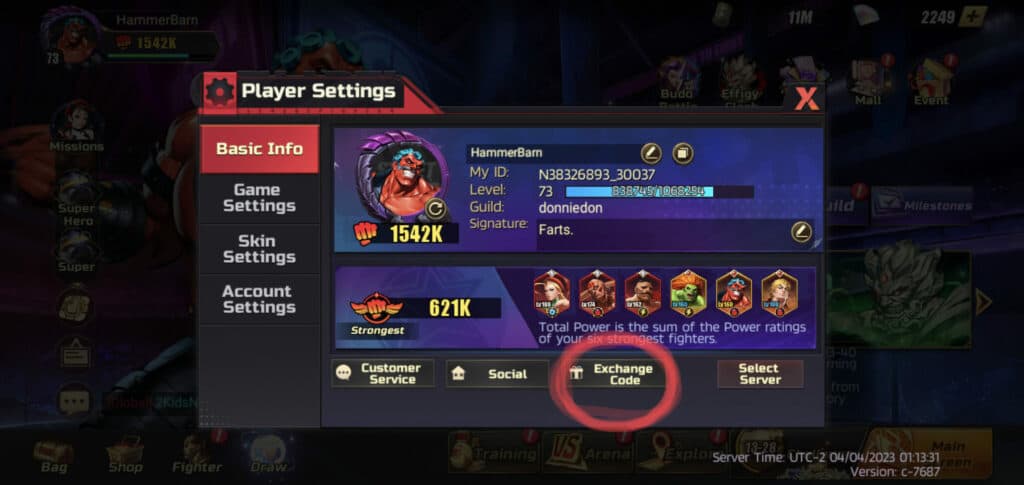Open the Social button
This screenshot has height=485, width=1024.
click(x=497, y=374)
